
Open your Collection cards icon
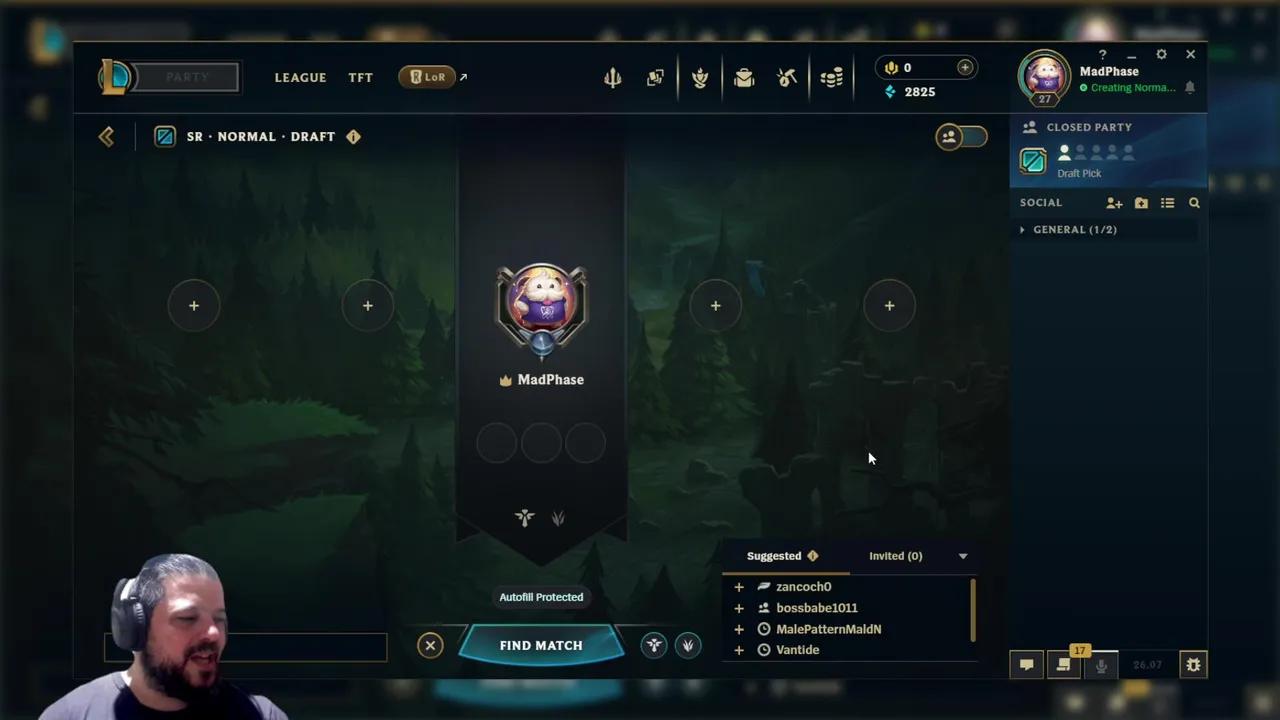(655, 77)
